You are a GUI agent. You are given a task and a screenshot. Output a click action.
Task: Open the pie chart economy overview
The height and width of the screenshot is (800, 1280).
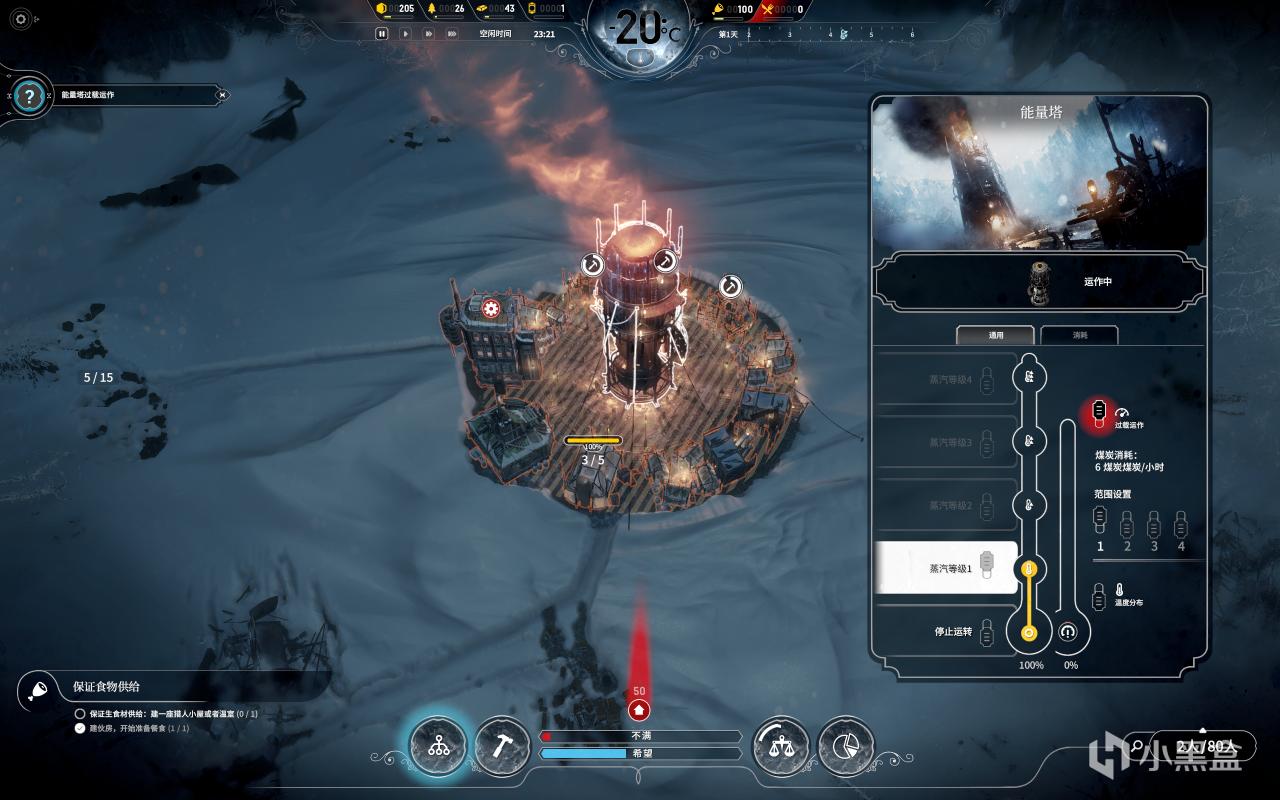(845, 746)
